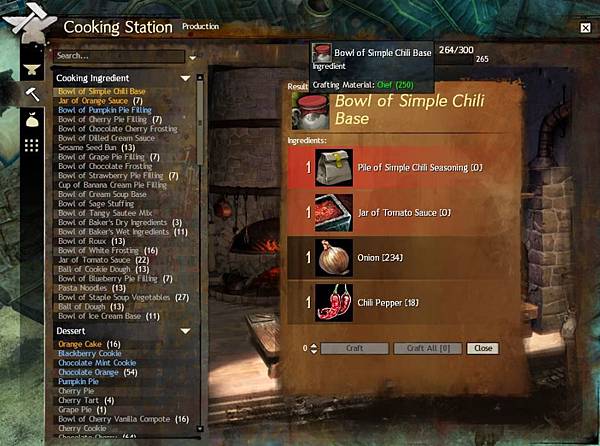Choose the Orange Cake dessert recipe
600x446 pixels.
pyautogui.click(x=88, y=344)
